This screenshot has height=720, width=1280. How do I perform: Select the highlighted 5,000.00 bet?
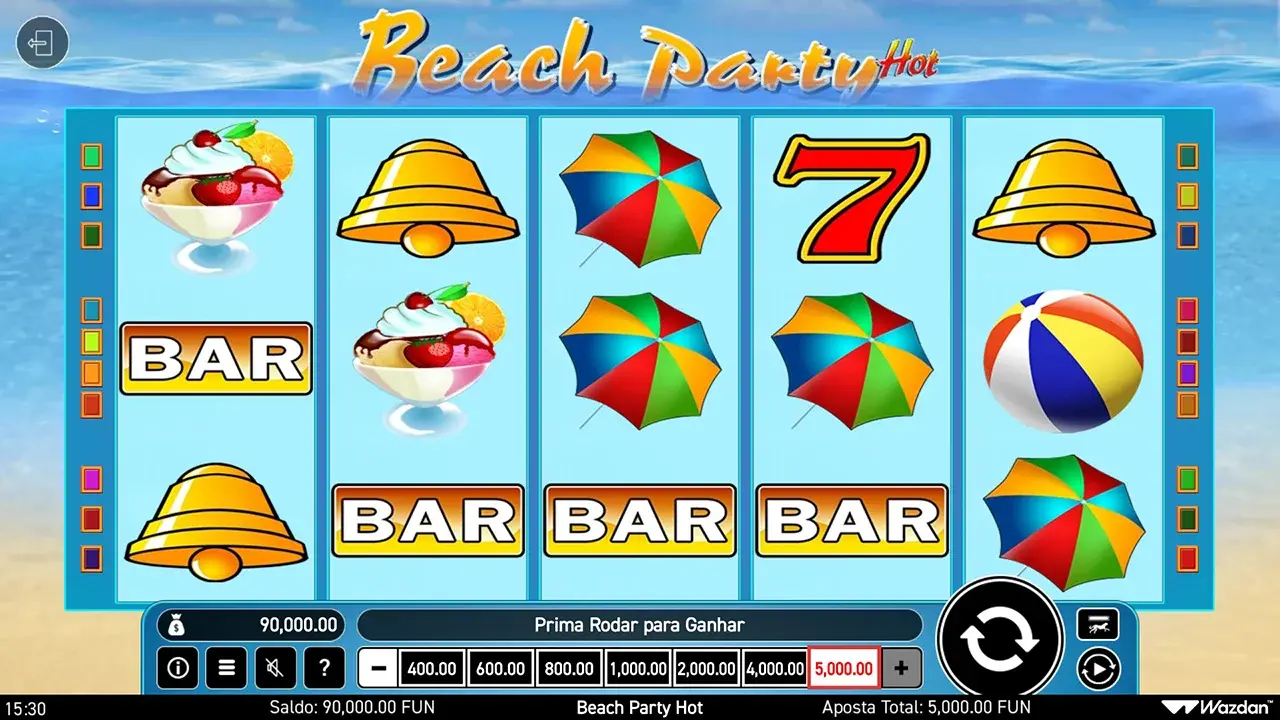[x=844, y=668]
